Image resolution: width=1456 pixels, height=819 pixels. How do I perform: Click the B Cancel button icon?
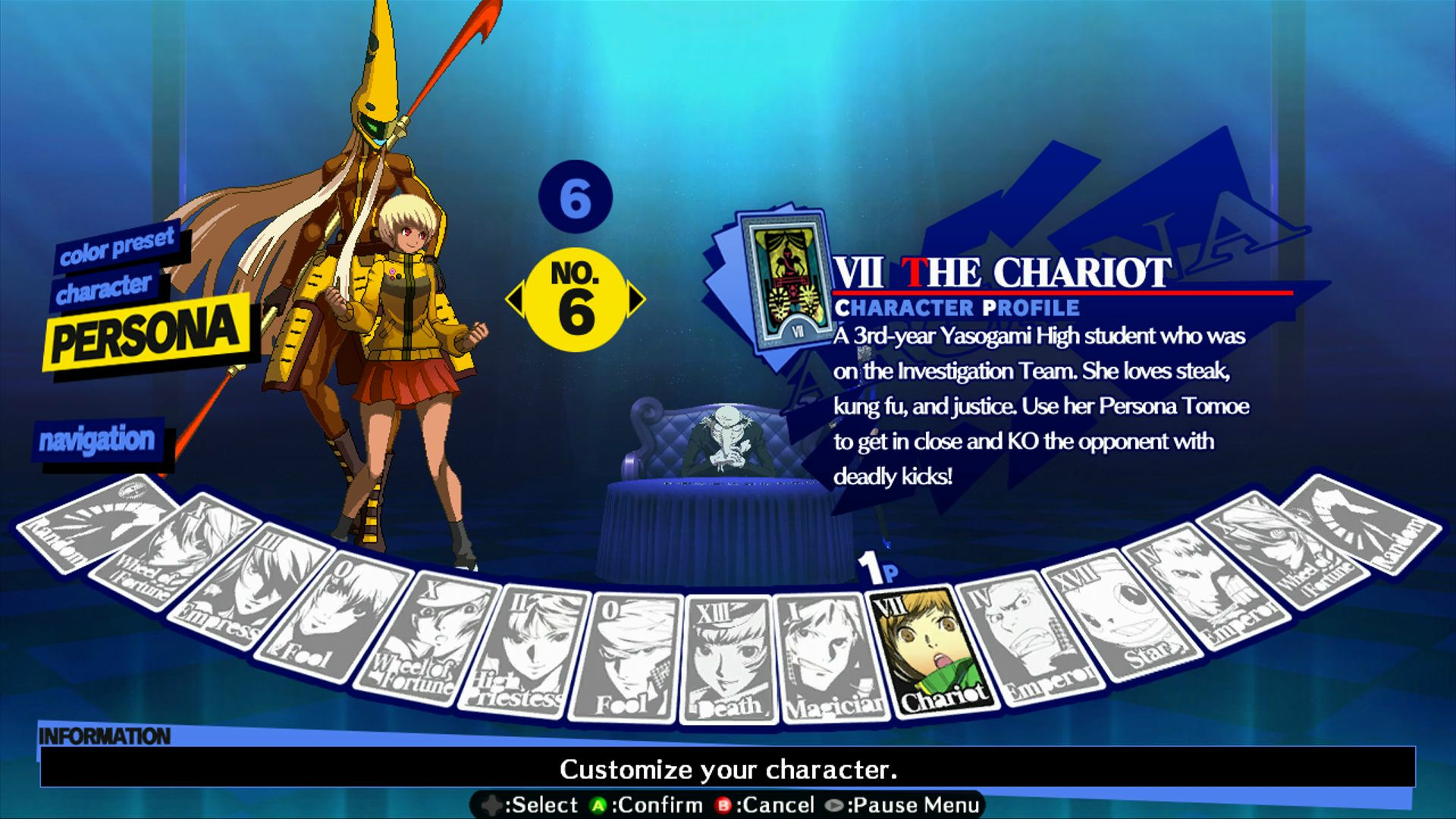point(726,805)
